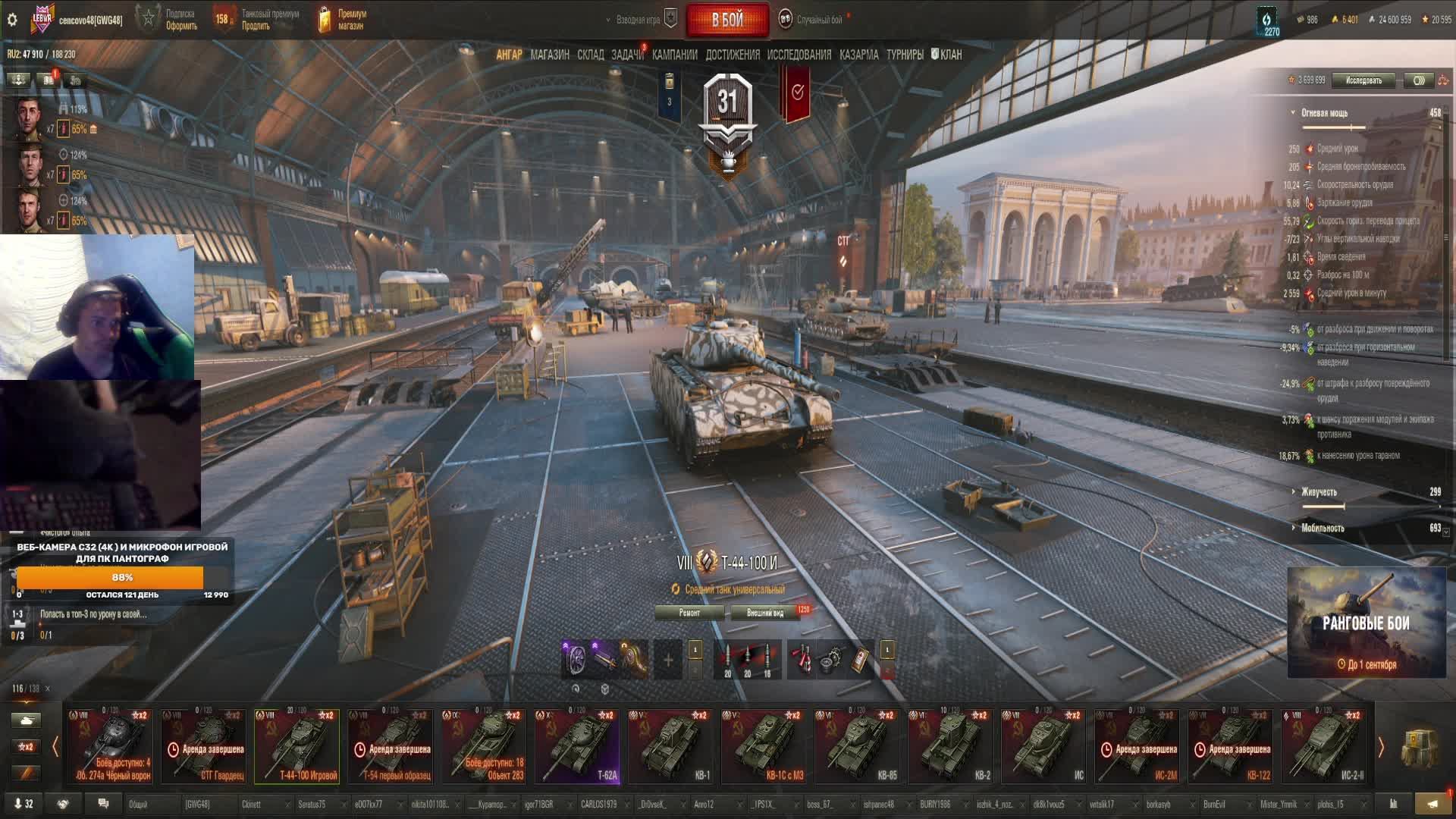Choose the Т-62А tank in carousel
This screenshot has width=1456, height=819.
coord(579,745)
